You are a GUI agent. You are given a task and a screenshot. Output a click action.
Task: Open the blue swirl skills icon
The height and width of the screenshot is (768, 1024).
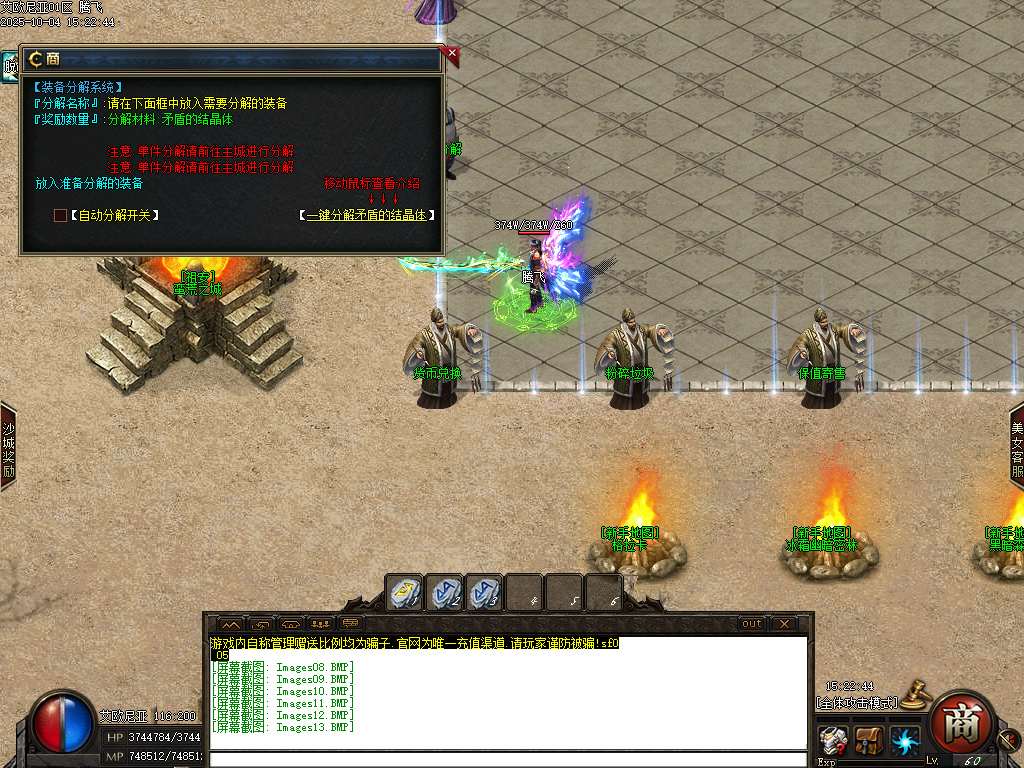[905, 742]
